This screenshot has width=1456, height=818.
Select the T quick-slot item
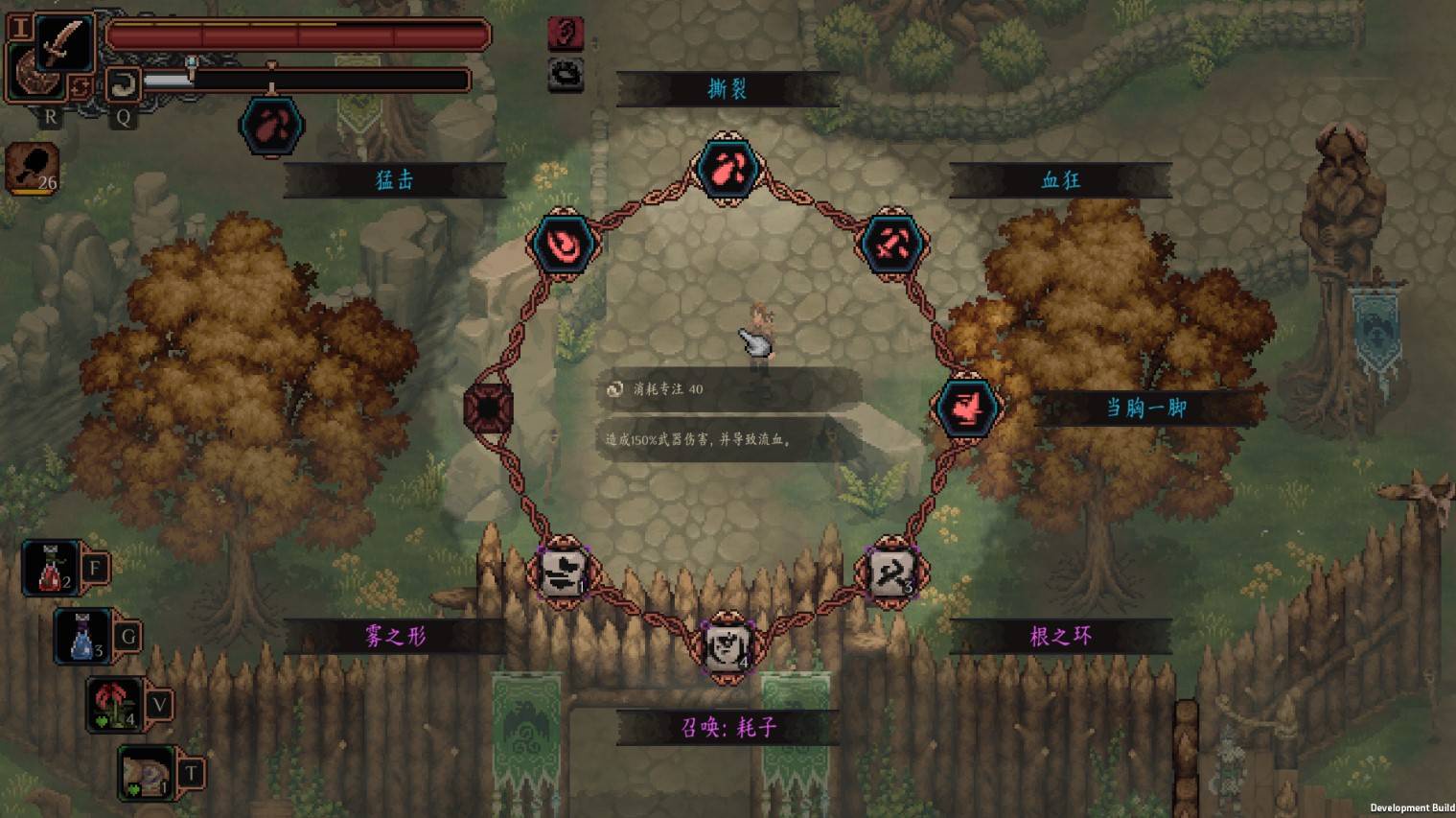147,774
